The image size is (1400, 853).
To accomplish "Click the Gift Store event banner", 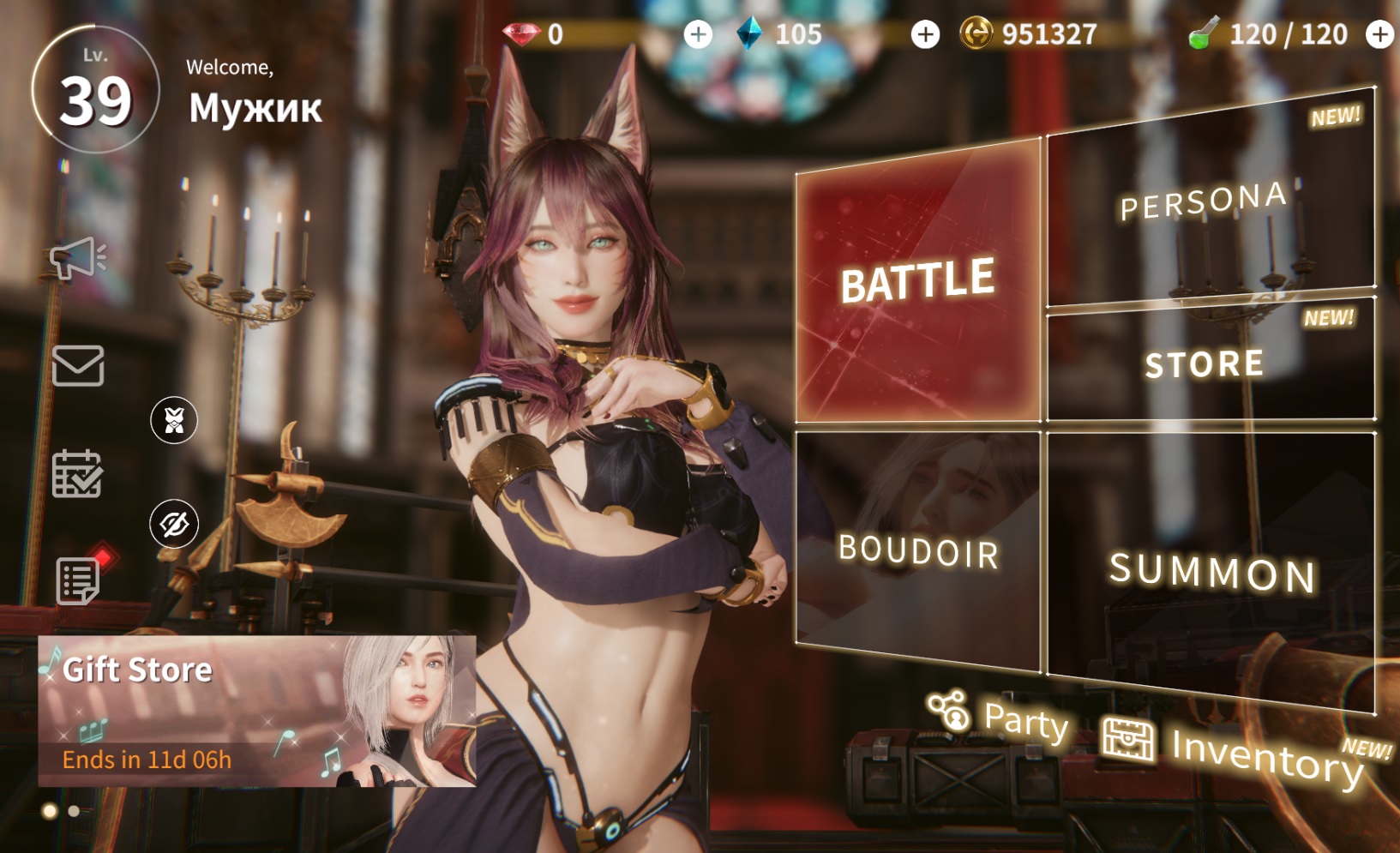I will 256,711.
